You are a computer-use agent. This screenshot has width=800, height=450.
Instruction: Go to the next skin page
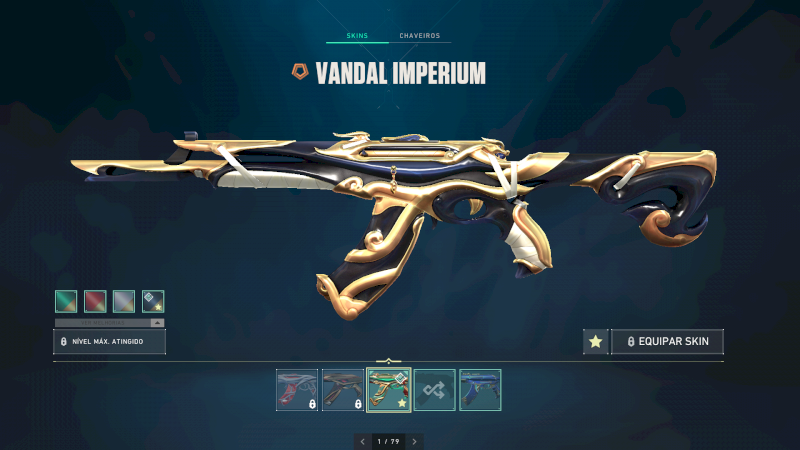coord(415,441)
